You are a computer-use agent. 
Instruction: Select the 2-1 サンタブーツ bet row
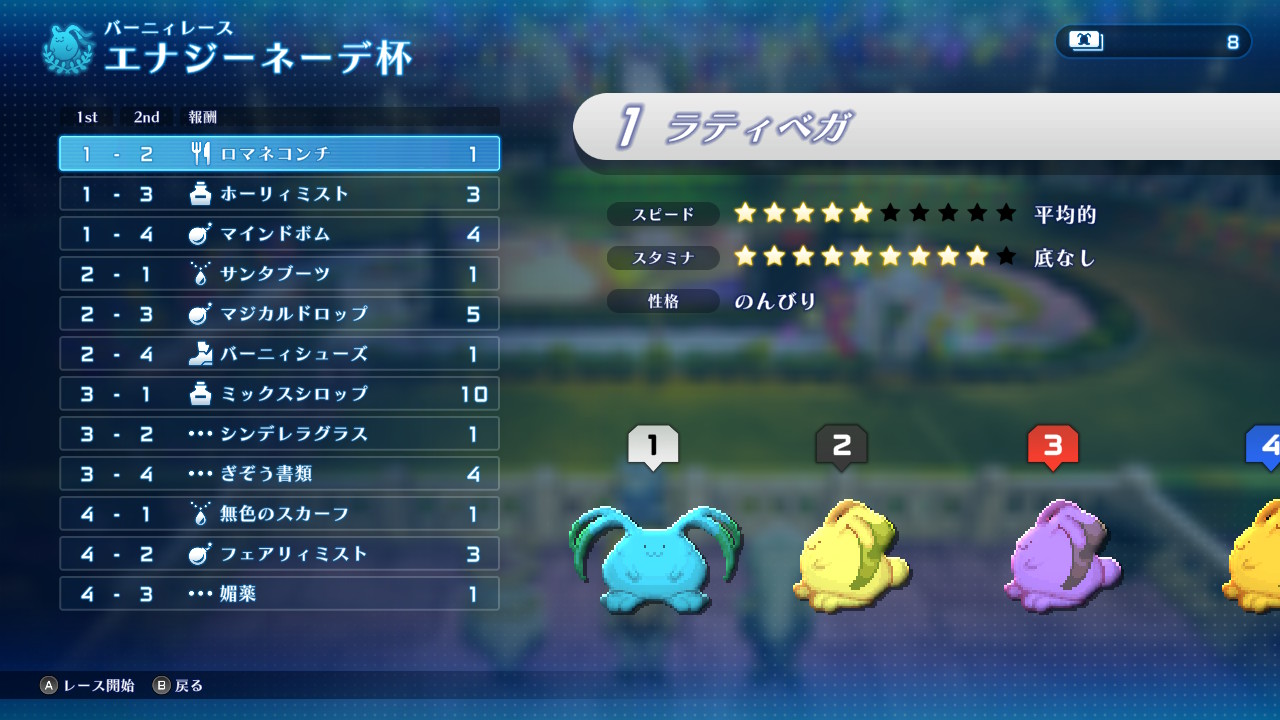click(279, 274)
